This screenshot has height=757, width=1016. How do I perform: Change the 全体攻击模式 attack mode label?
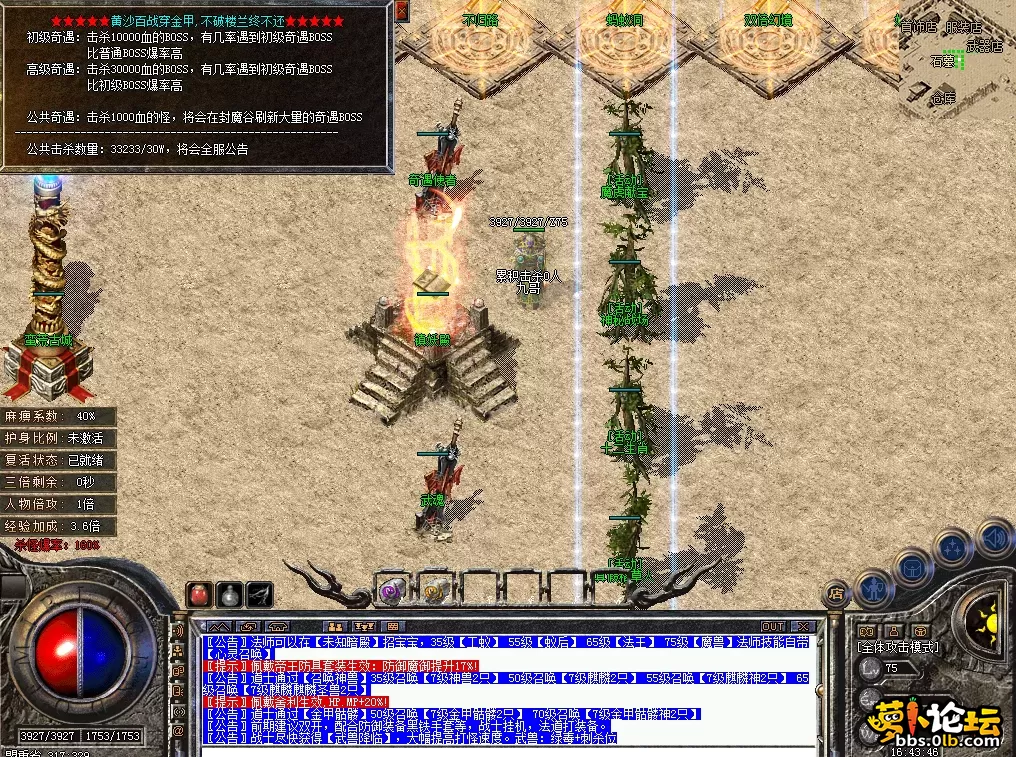[898, 647]
